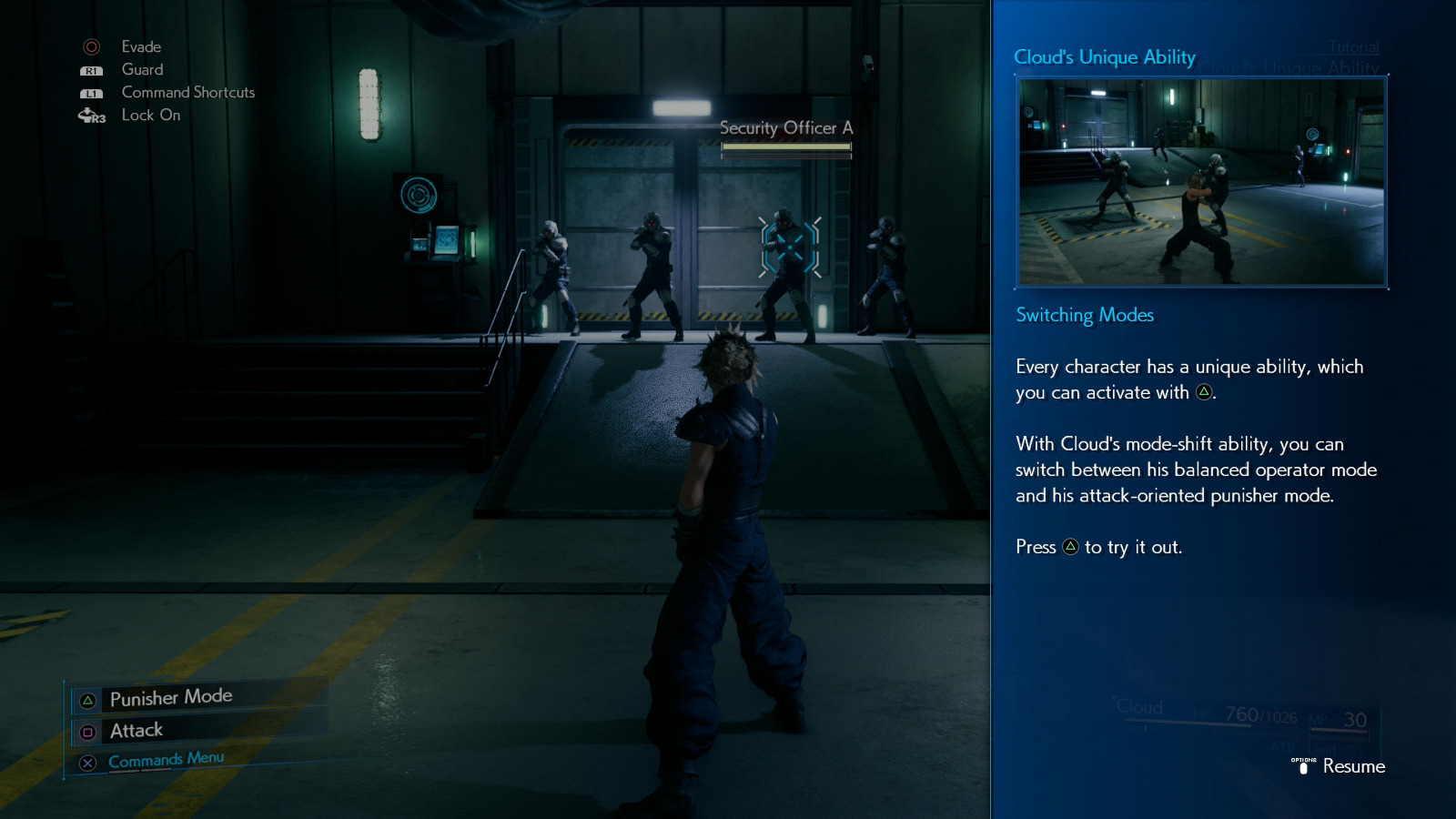The height and width of the screenshot is (819, 1456).
Task: Open the Commands Menu option
Action: (165, 758)
